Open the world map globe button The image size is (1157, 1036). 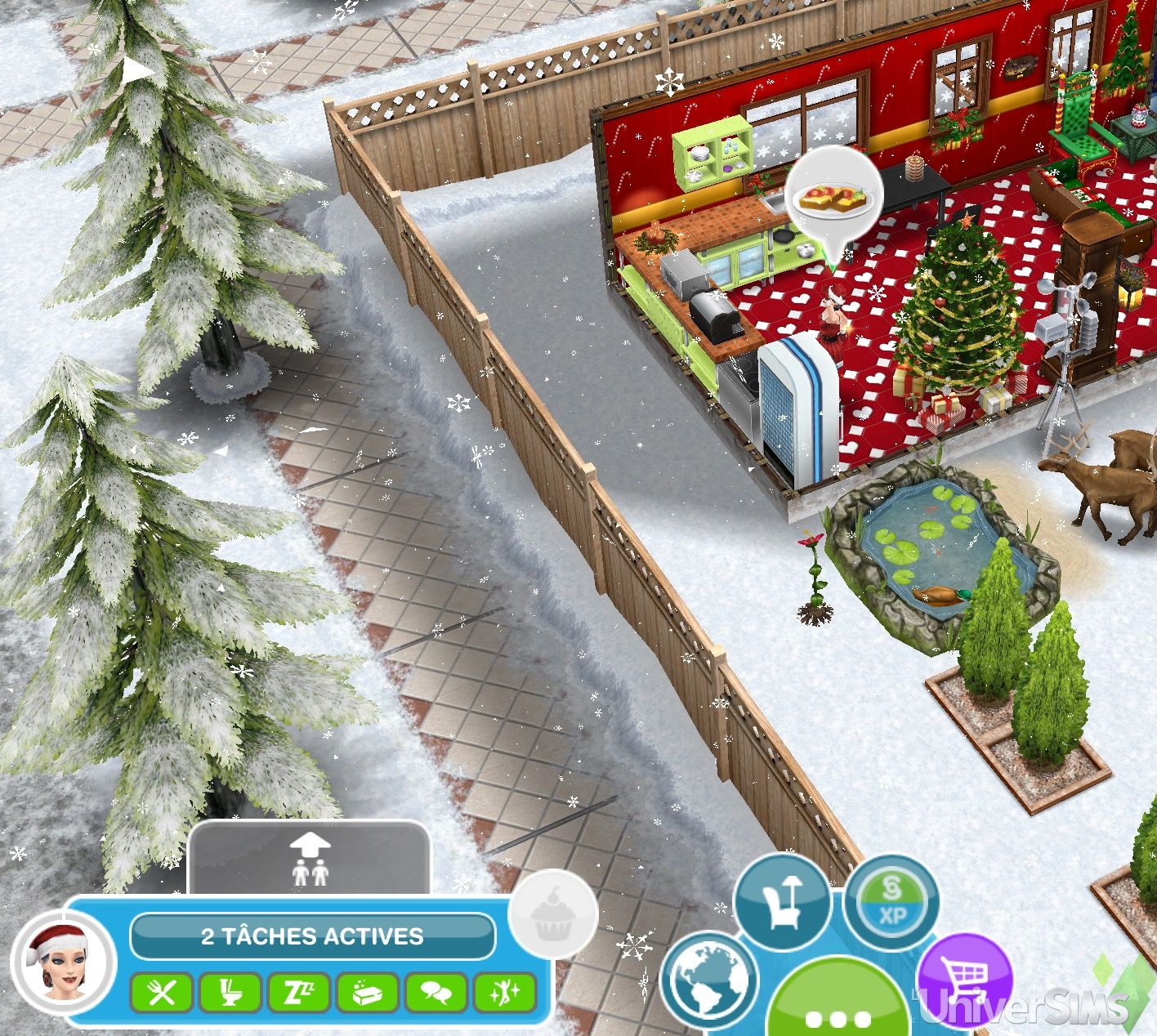[708, 979]
